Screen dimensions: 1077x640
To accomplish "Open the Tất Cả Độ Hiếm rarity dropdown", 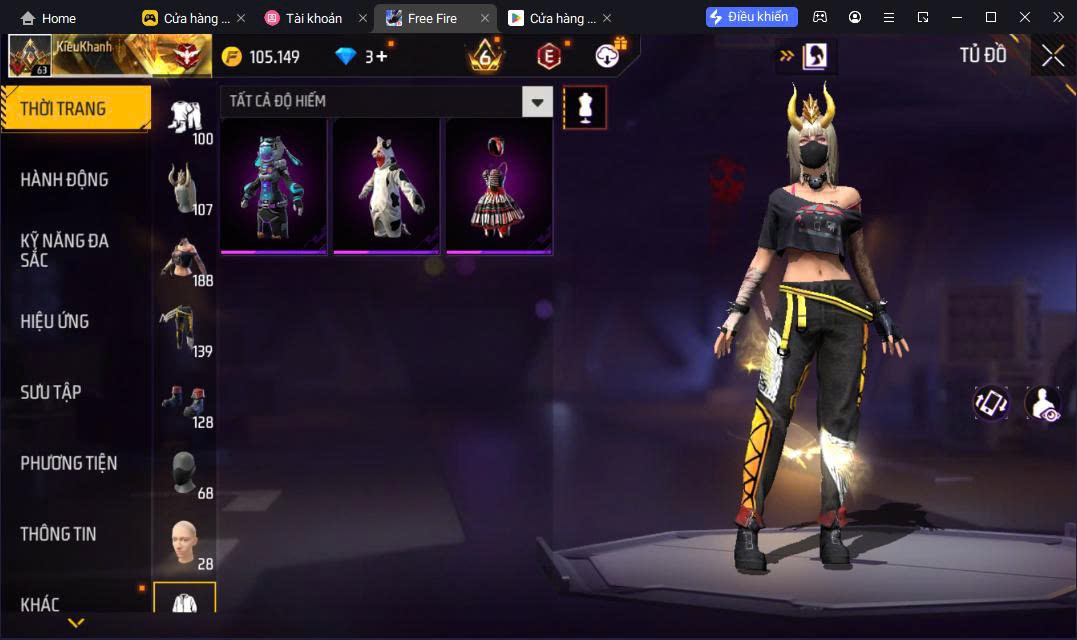I will click(538, 101).
